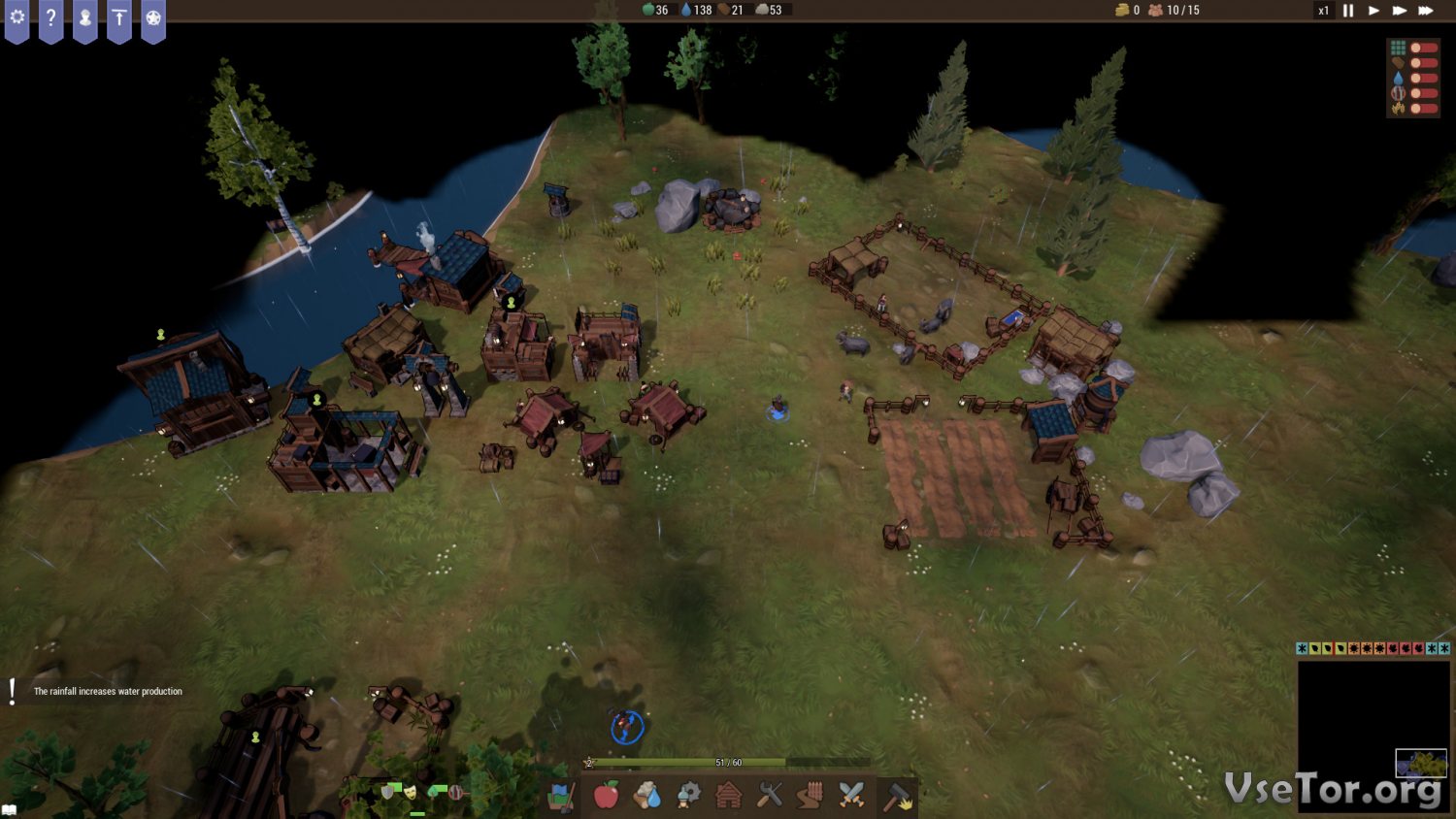Click the upward arrow banner

click(x=119, y=18)
